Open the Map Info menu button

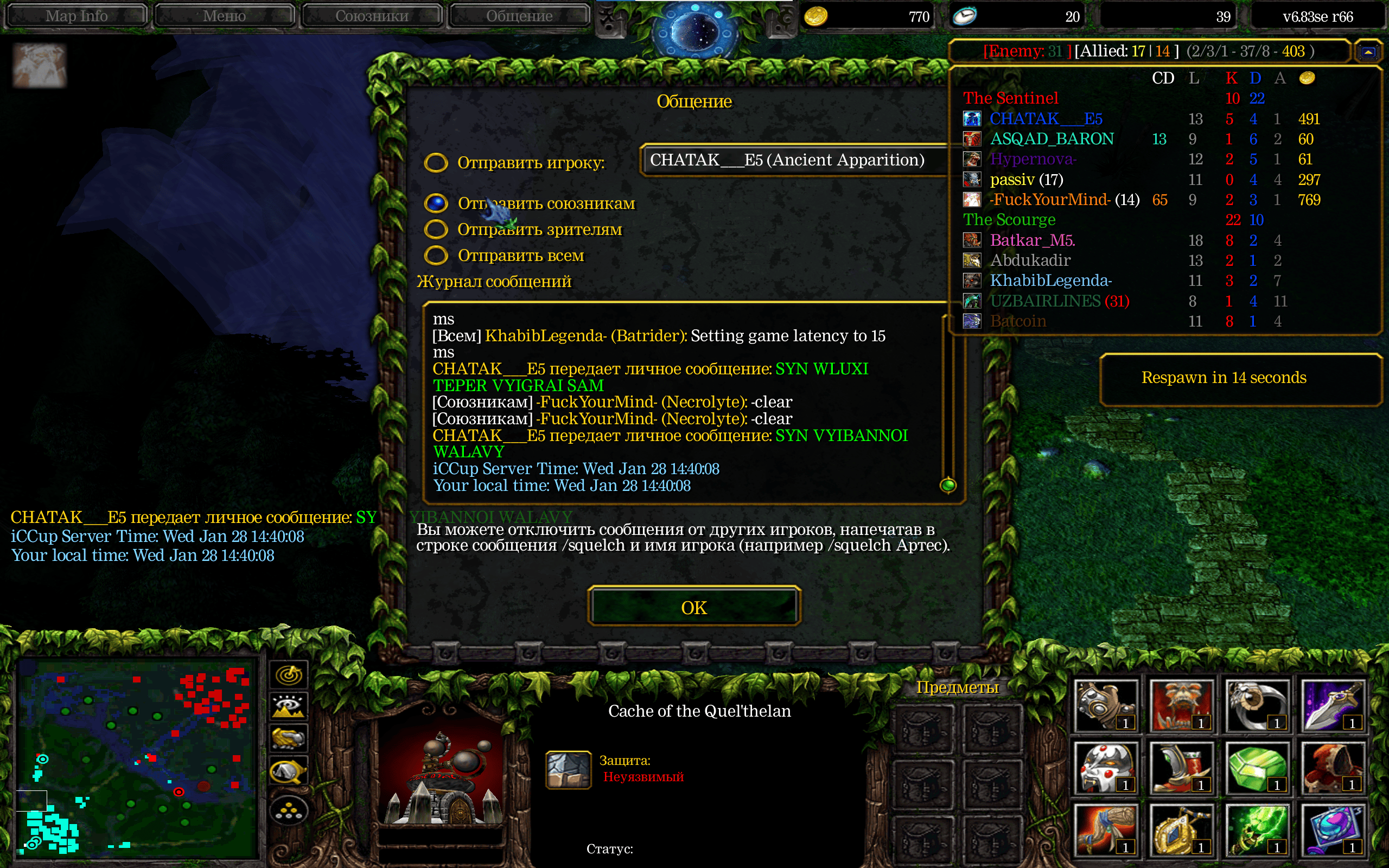point(77,16)
